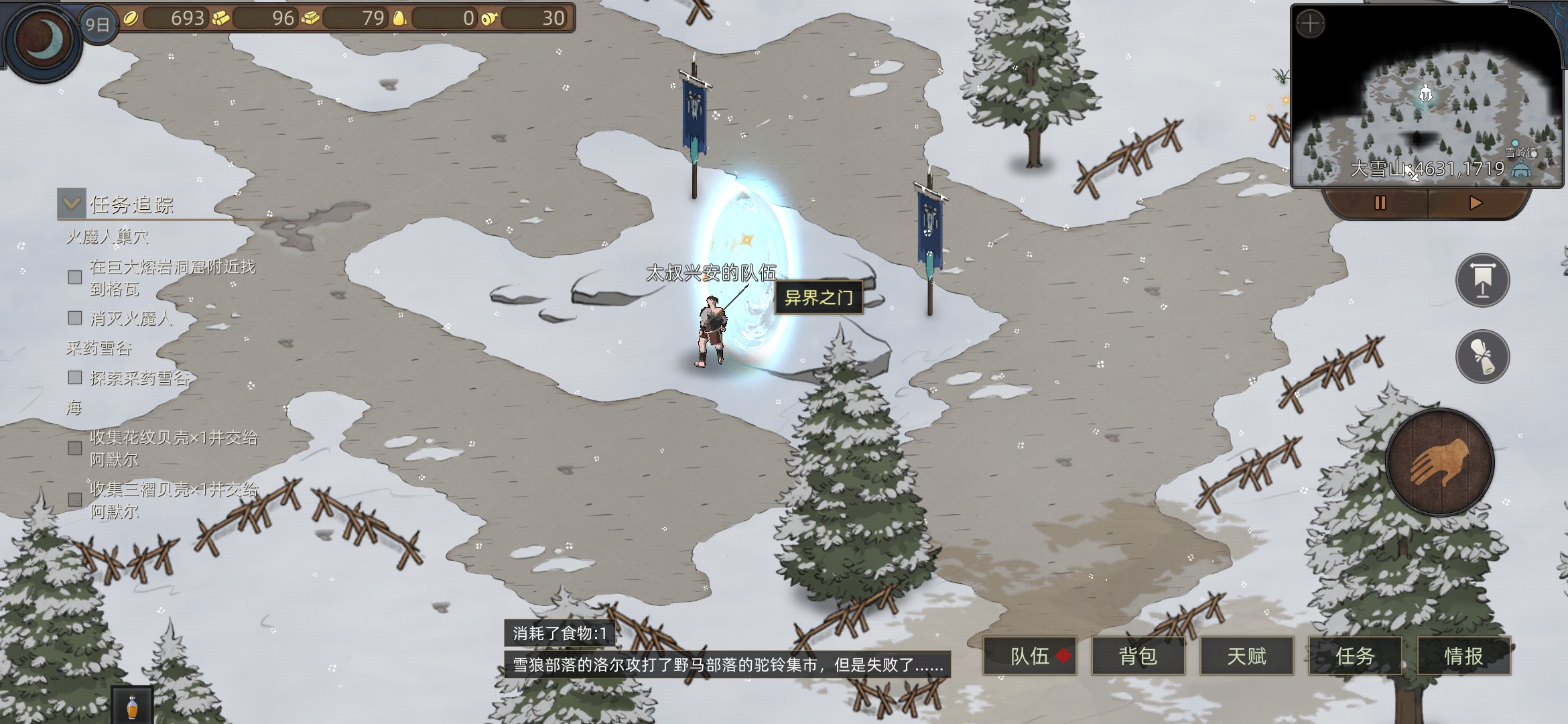The height and width of the screenshot is (724, 1568).
Task: Resume time with the play arrow
Action: 1475,202
